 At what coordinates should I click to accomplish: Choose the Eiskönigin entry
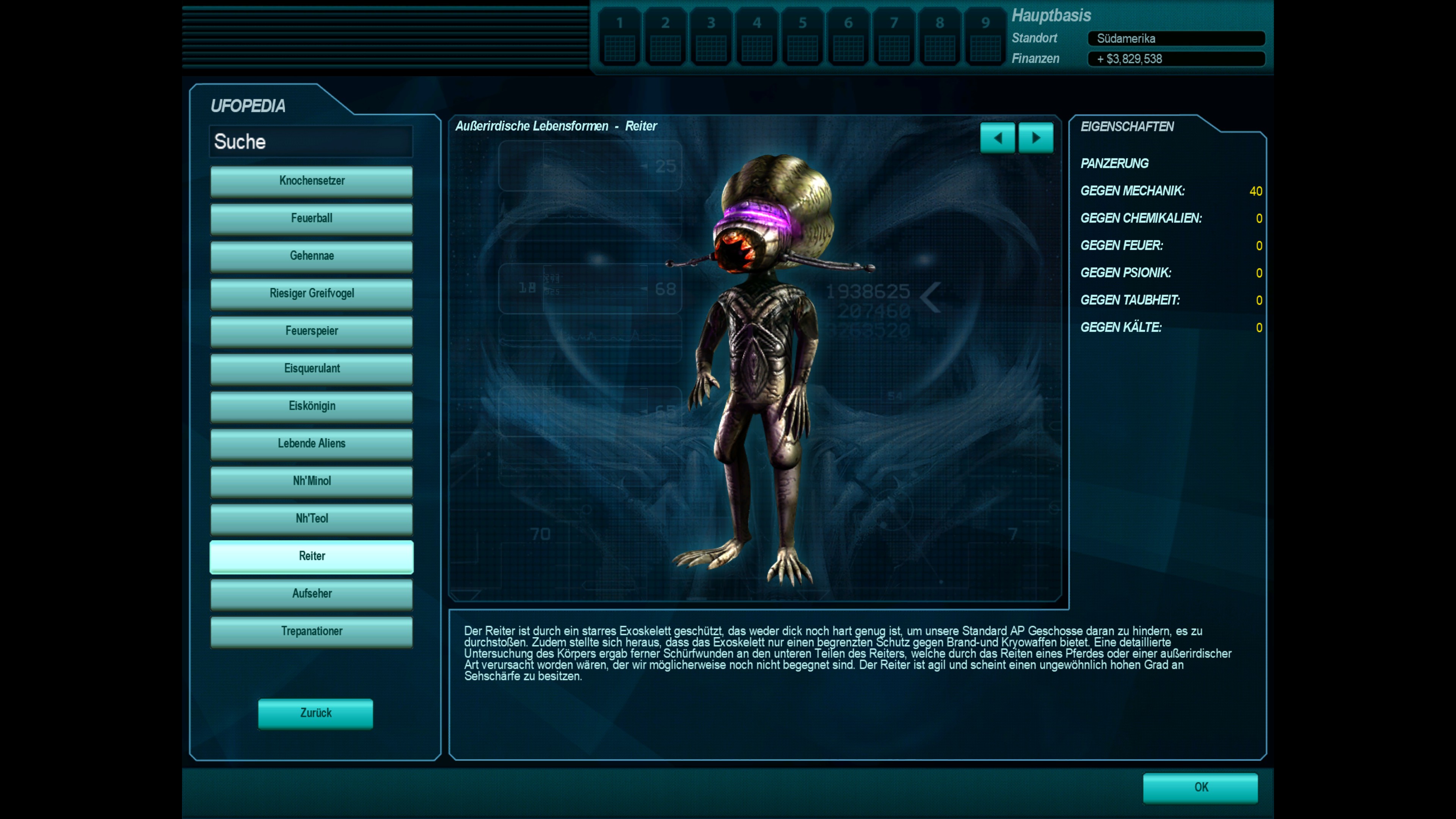click(311, 406)
